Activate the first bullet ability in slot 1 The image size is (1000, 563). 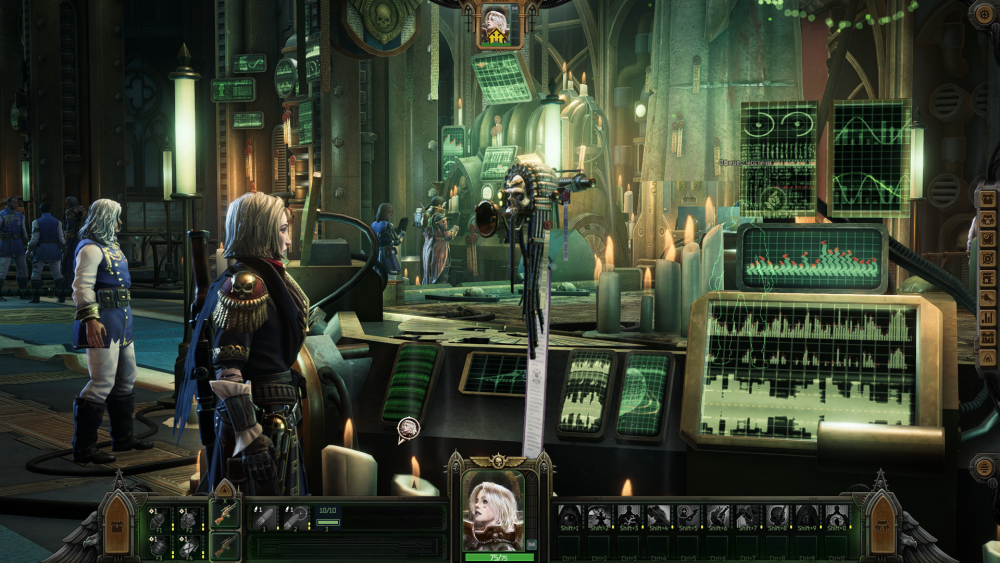[265, 517]
